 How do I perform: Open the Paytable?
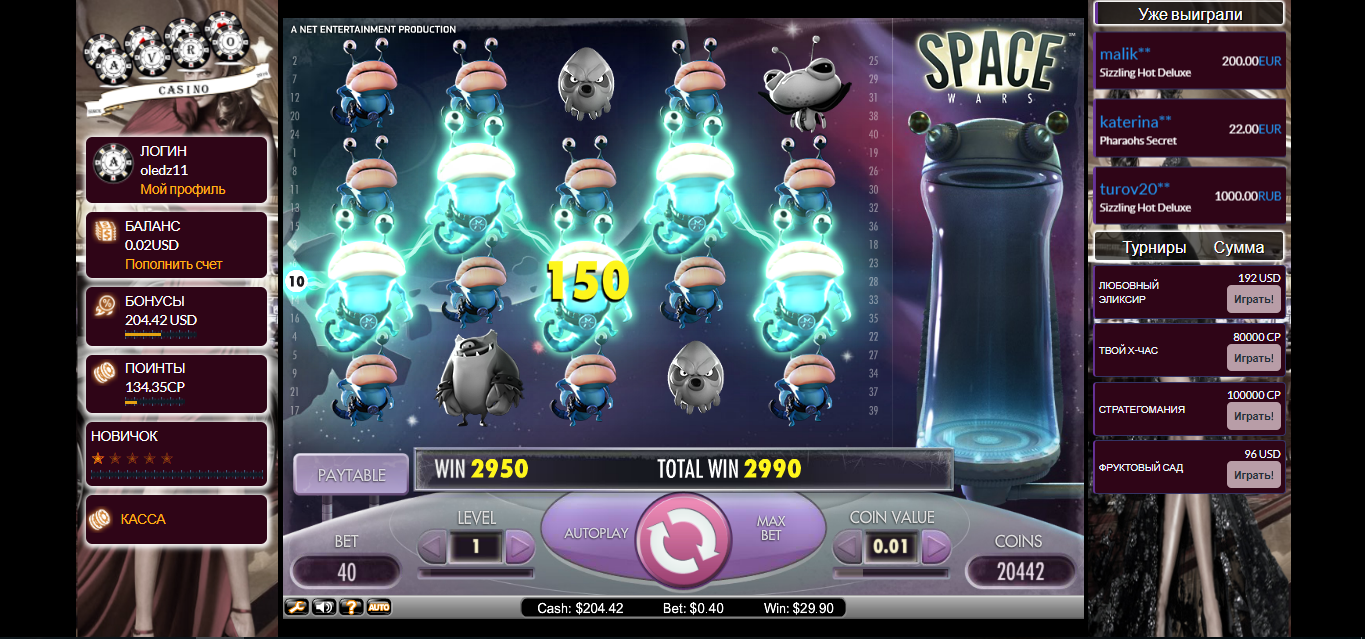pyautogui.click(x=351, y=474)
